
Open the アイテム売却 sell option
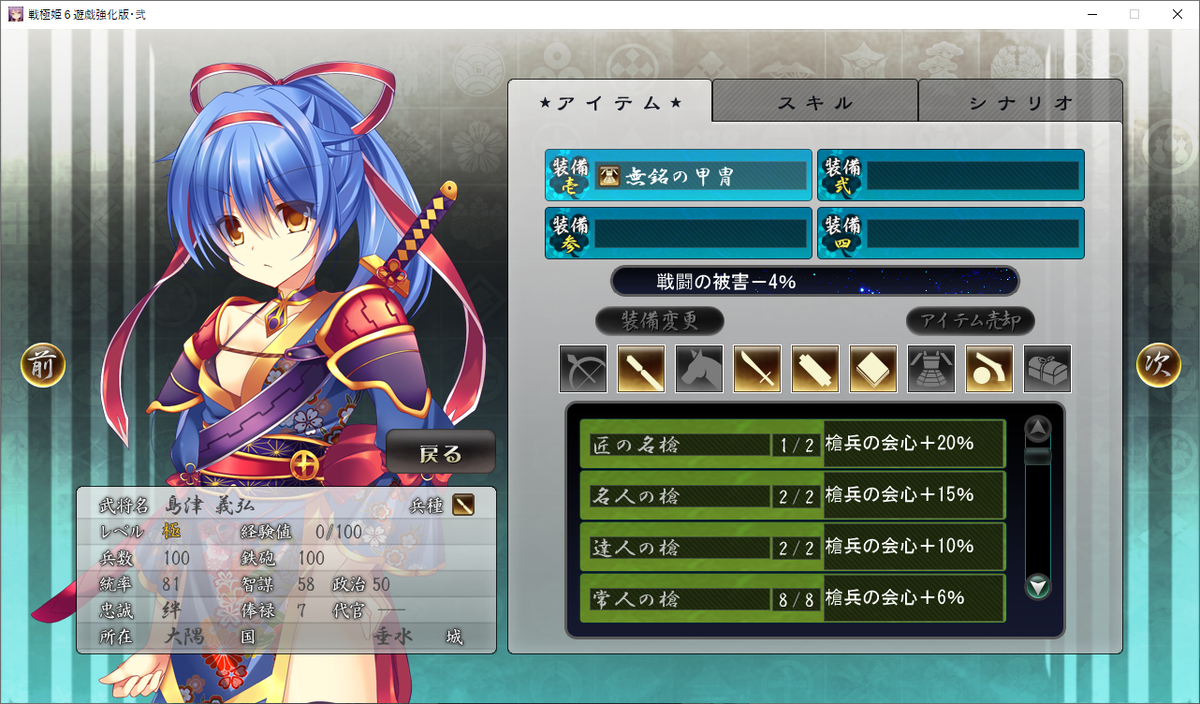pos(970,321)
